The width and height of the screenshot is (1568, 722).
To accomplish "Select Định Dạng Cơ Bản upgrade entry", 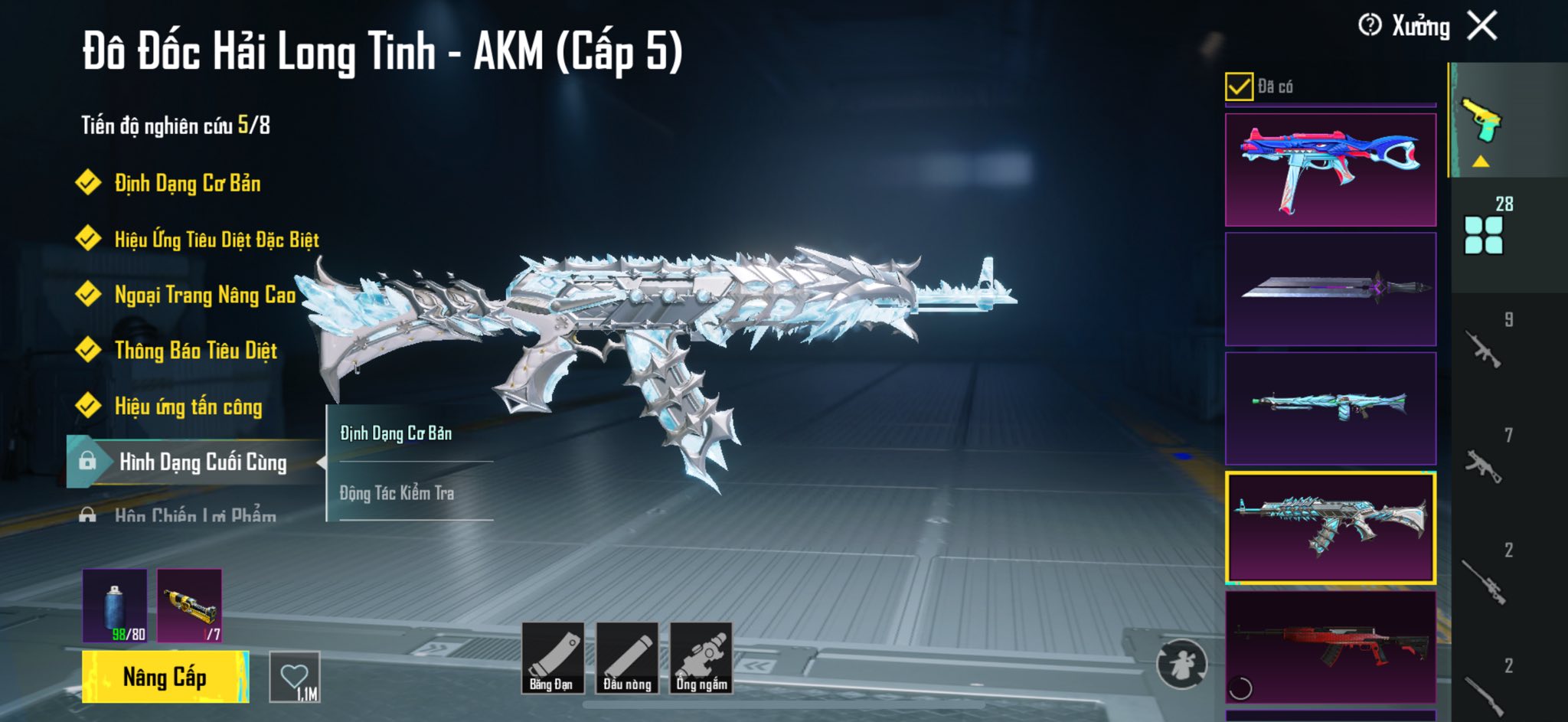I will pyautogui.click(x=187, y=184).
